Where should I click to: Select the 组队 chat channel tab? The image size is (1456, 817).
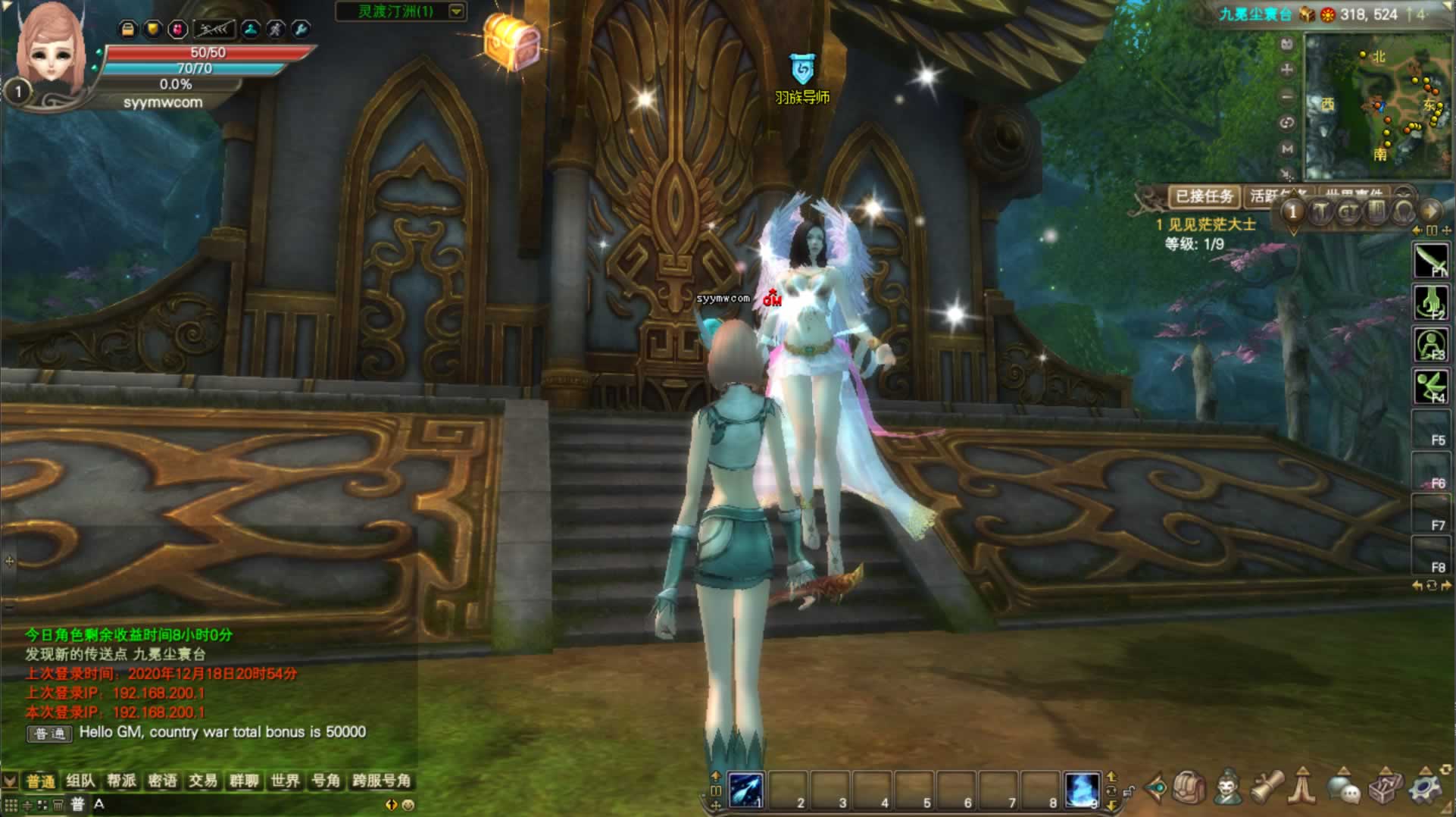point(80,781)
